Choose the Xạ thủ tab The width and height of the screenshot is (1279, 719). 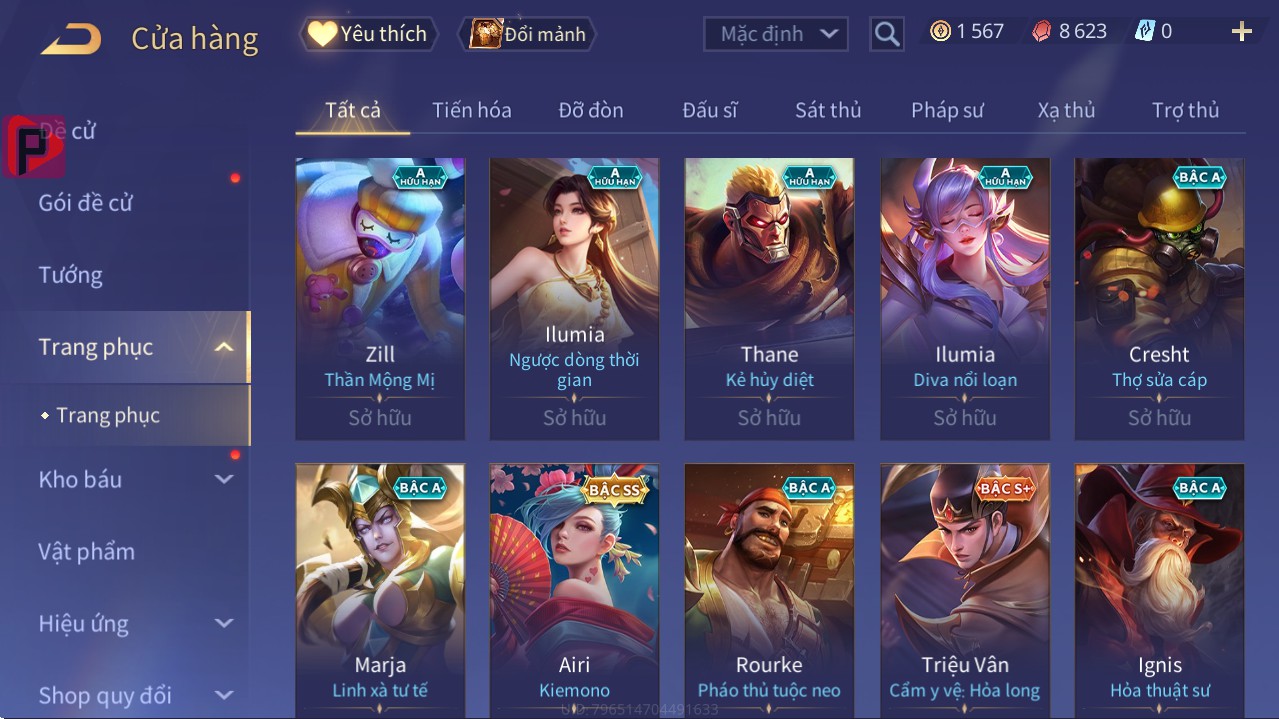[x=1066, y=110]
